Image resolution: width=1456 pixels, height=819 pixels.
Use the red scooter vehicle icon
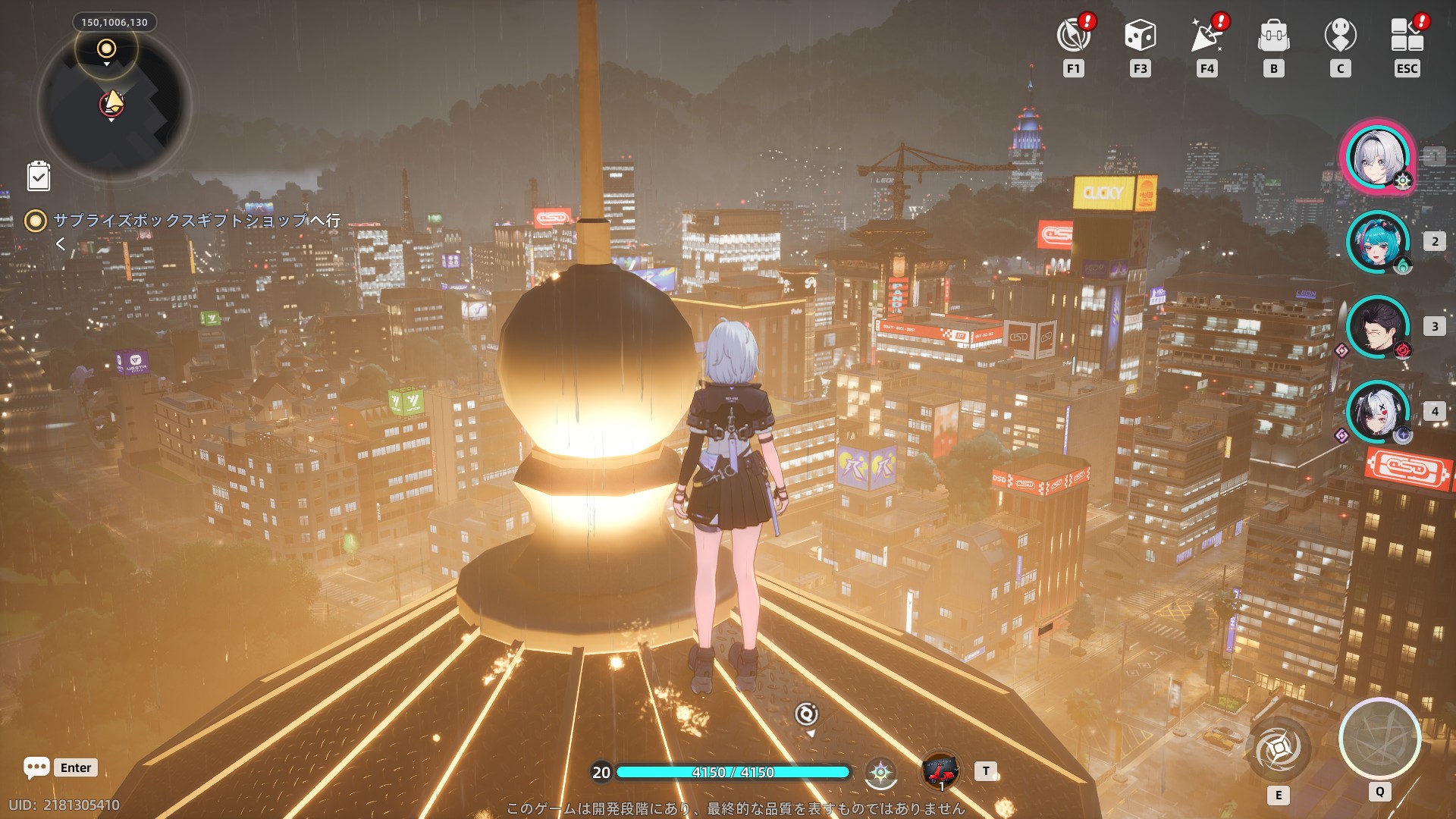(940, 771)
